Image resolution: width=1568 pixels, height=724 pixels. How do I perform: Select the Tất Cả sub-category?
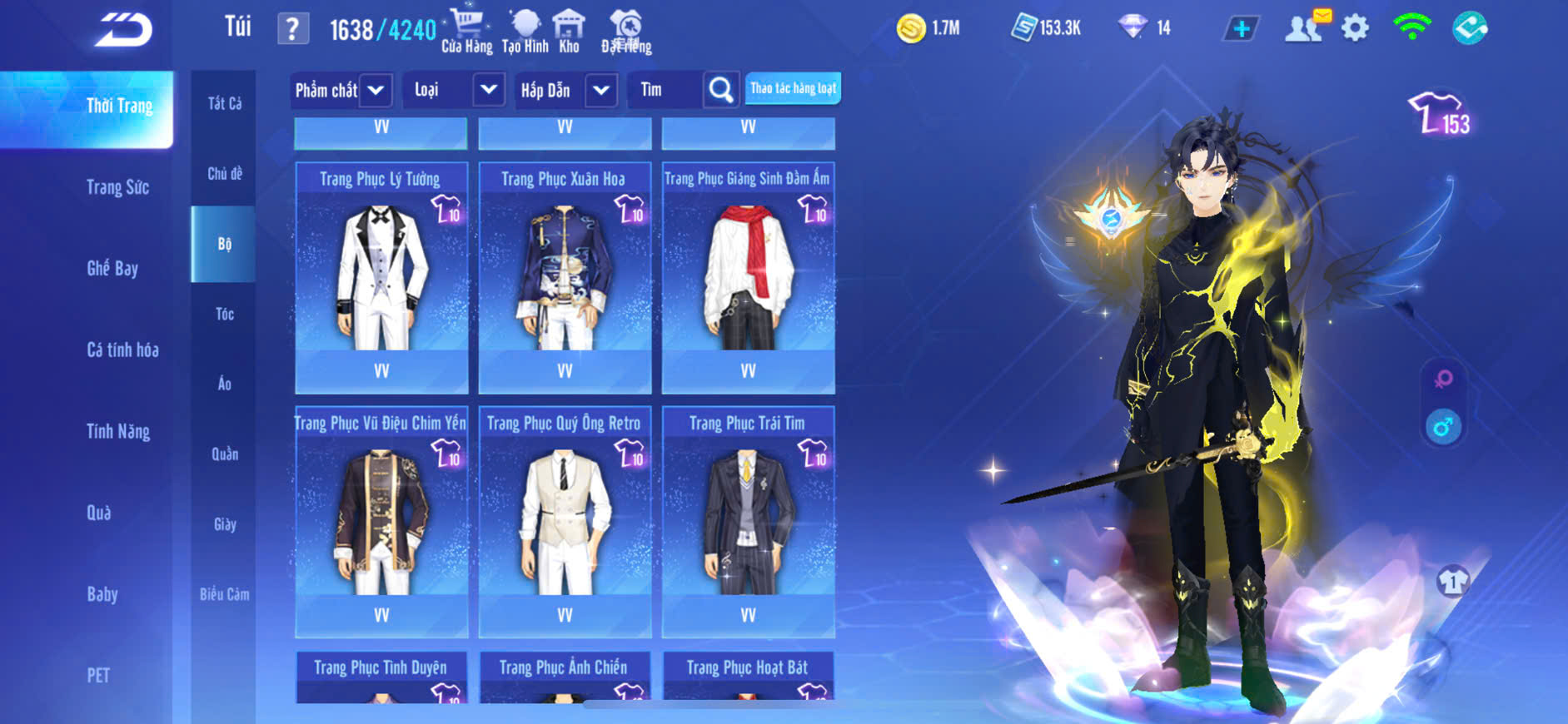tap(224, 103)
